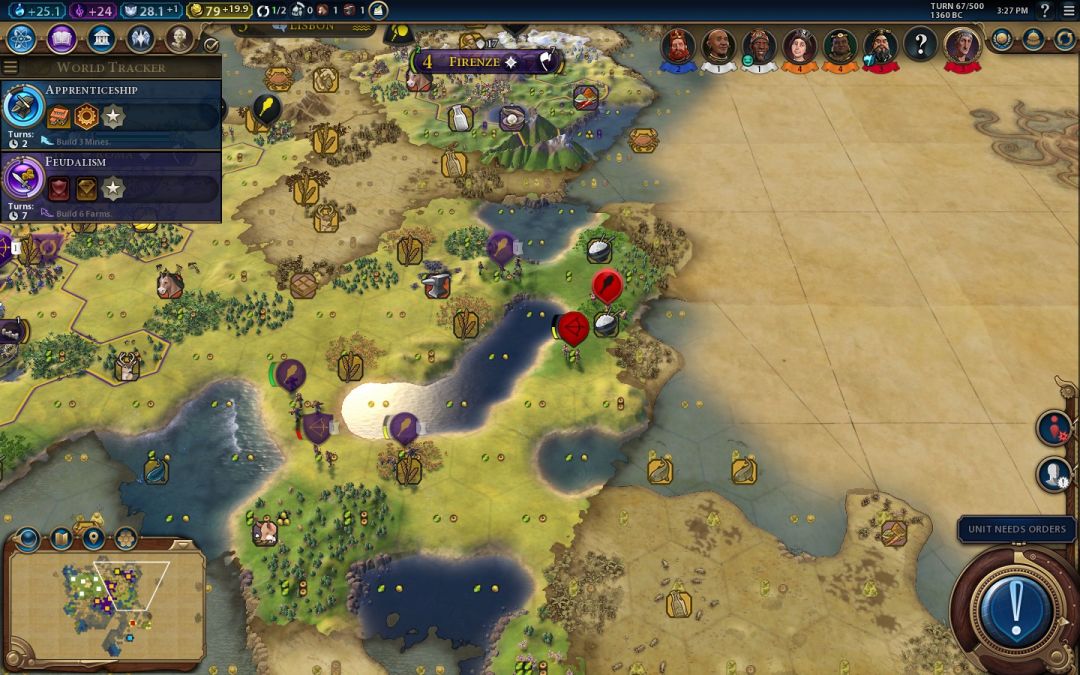View the Government screen
This screenshot has height=675, width=1080.
pos(100,39)
